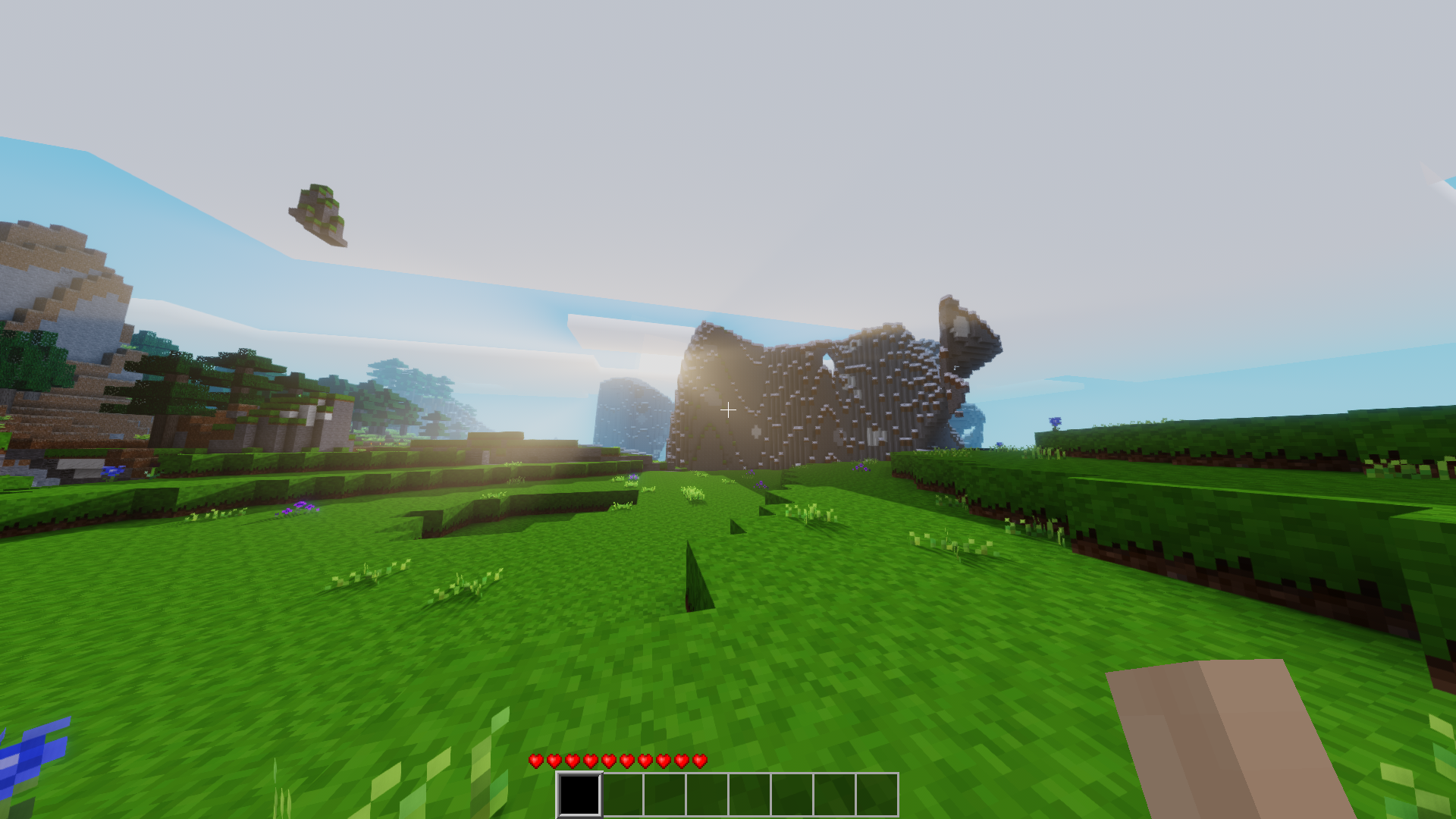The width and height of the screenshot is (1456, 819).
Task: Select the highlighted first hotbar slot
Action: tap(579, 794)
